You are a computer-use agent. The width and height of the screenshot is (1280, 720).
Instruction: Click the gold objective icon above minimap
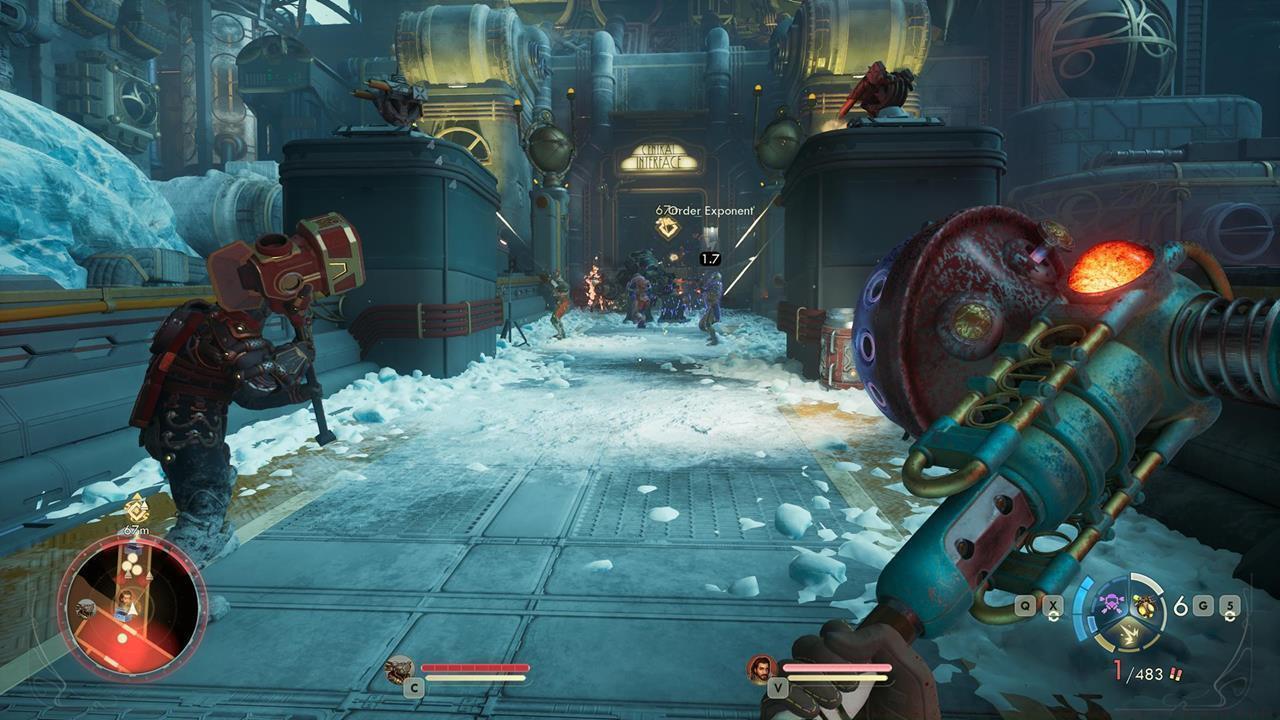tap(136, 507)
